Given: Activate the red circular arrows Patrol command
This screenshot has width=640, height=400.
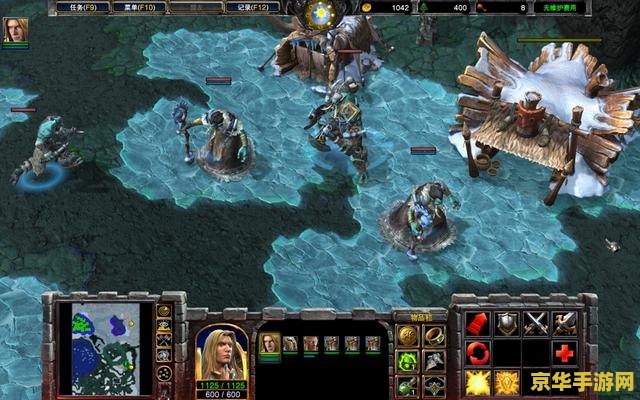Looking at the screenshot, I should tap(478, 352).
